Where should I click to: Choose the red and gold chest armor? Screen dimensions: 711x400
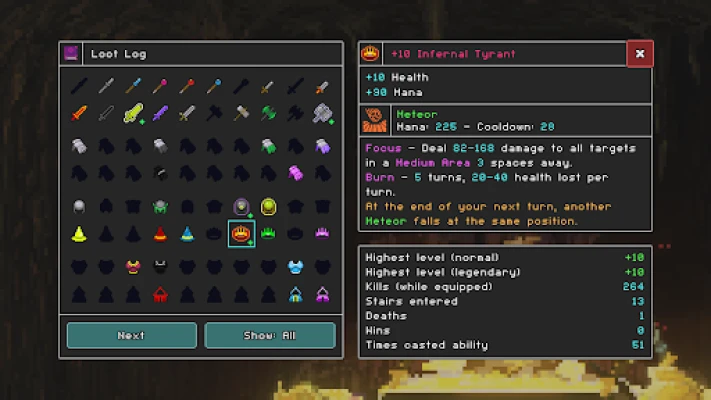pos(133,267)
